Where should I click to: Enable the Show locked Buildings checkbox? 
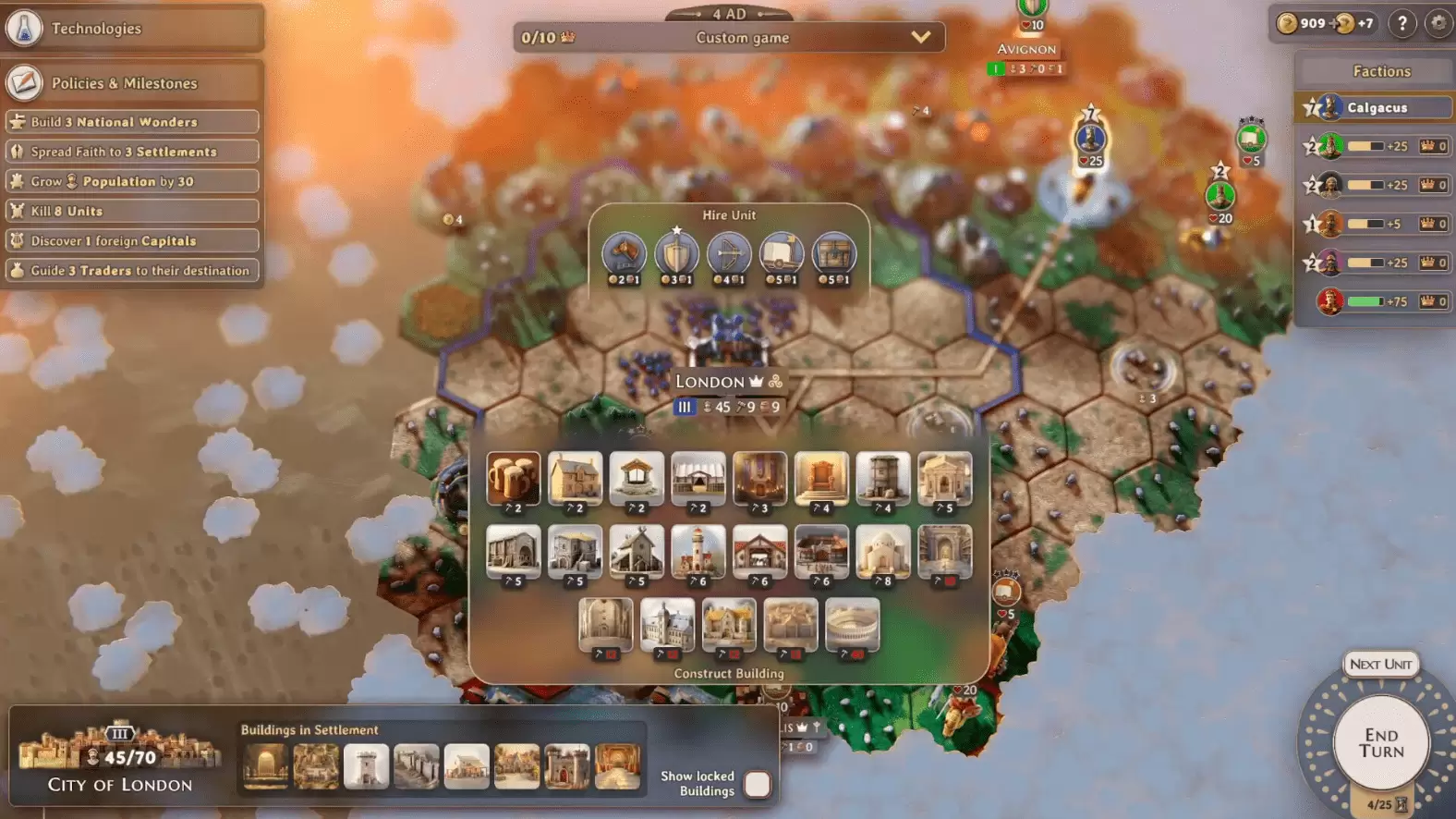click(757, 783)
